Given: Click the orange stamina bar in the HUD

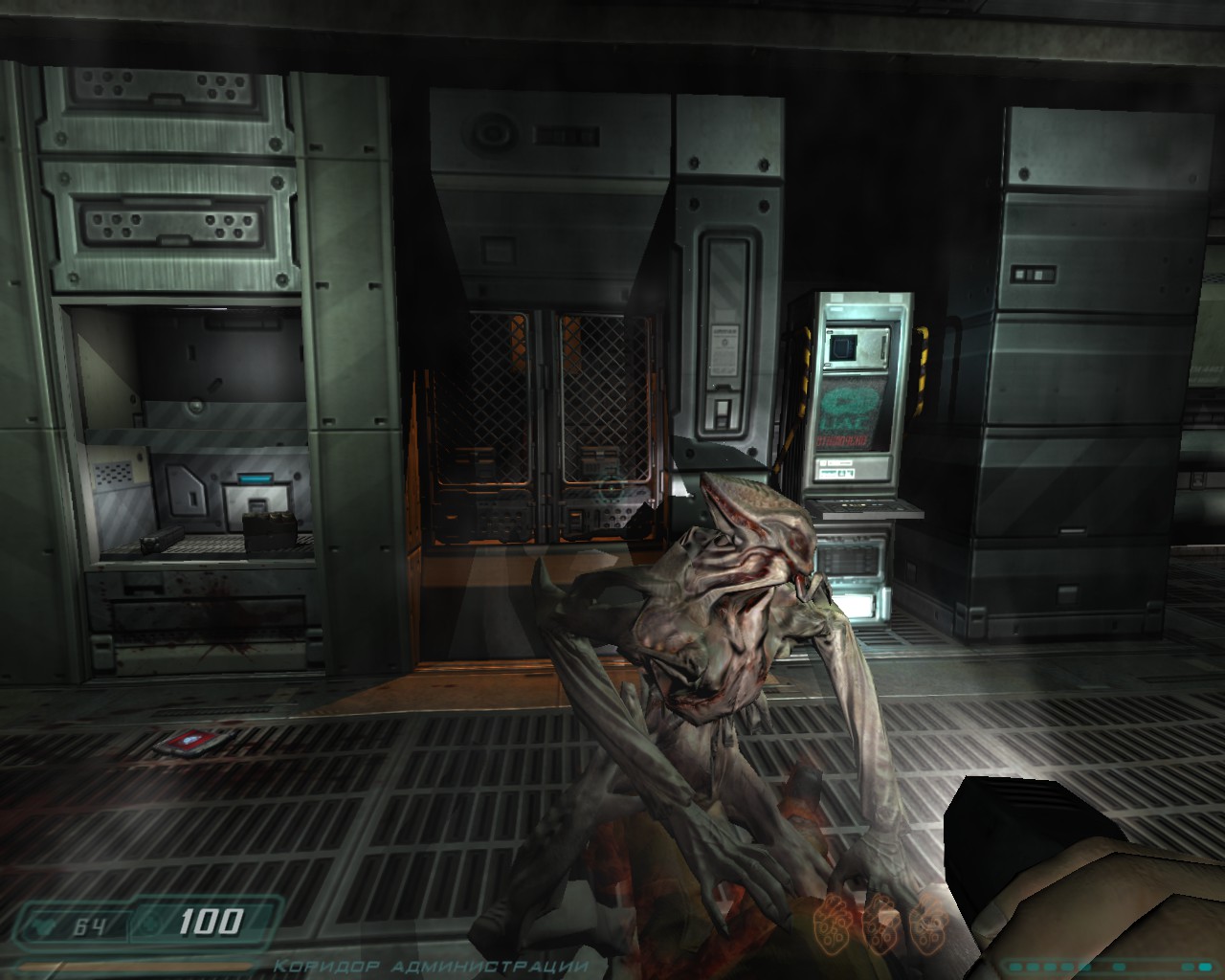Looking at the screenshot, I should pyautogui.click(x=134, y=965).
